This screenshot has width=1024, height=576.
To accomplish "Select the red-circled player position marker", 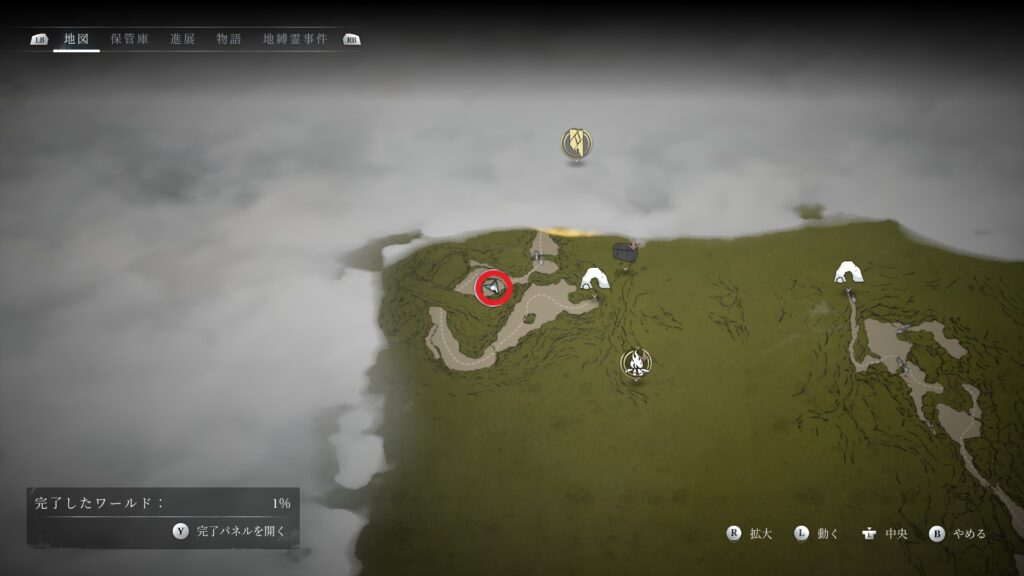I will [493, 288].
